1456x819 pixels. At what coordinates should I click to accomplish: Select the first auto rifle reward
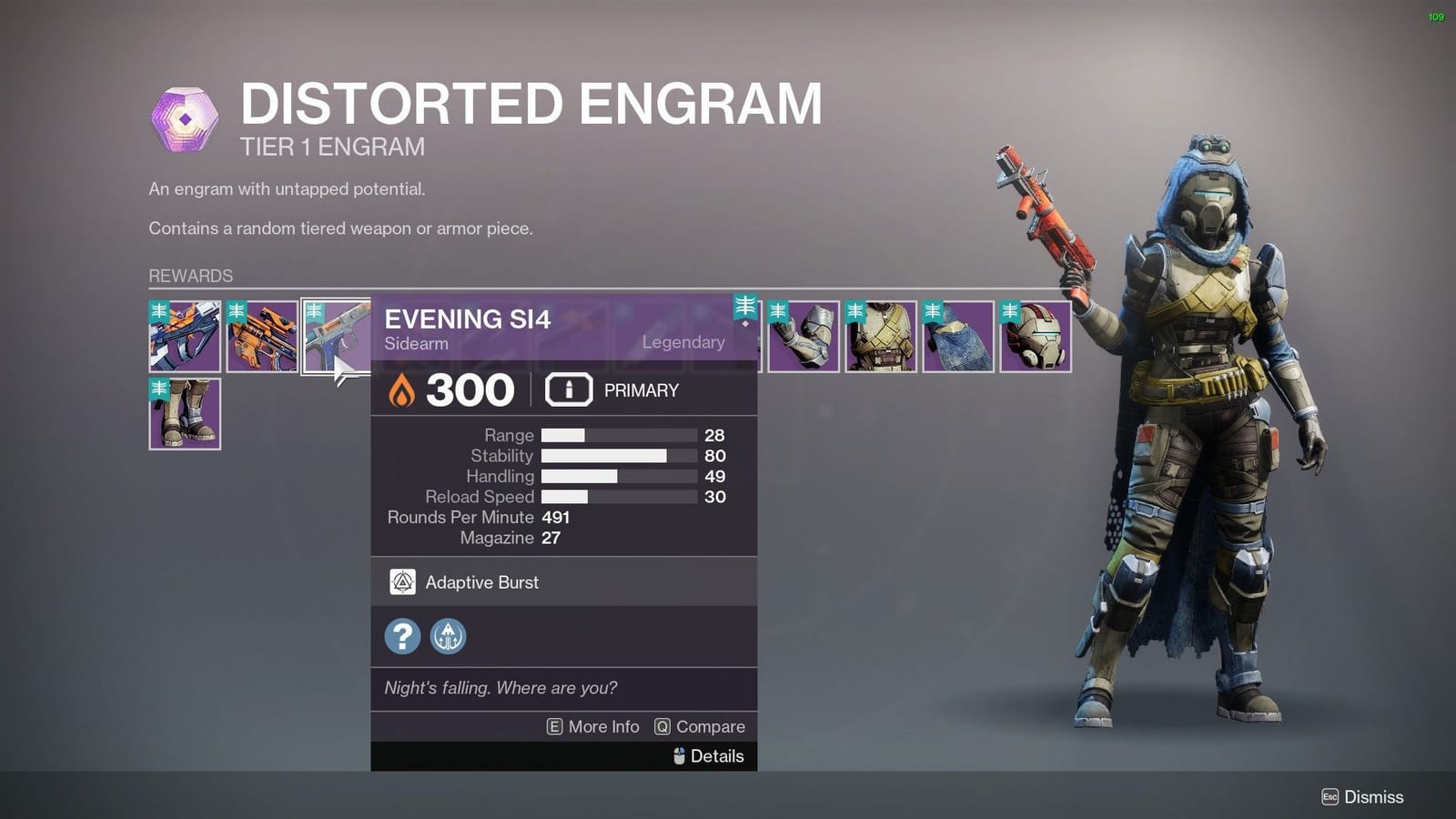pyautogui.click(x=183, y=337)
